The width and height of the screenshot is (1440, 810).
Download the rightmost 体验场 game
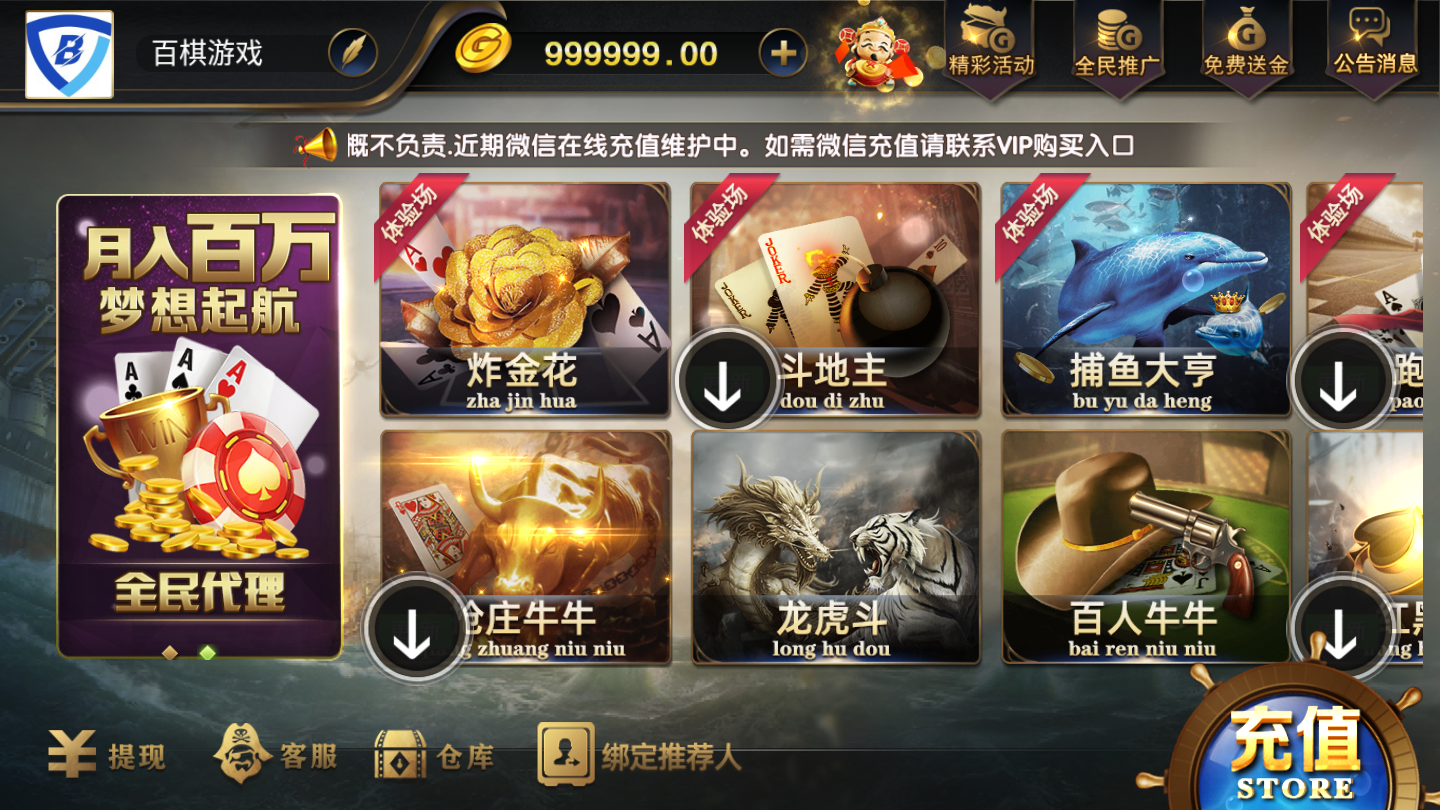[x=1337, y=381]
